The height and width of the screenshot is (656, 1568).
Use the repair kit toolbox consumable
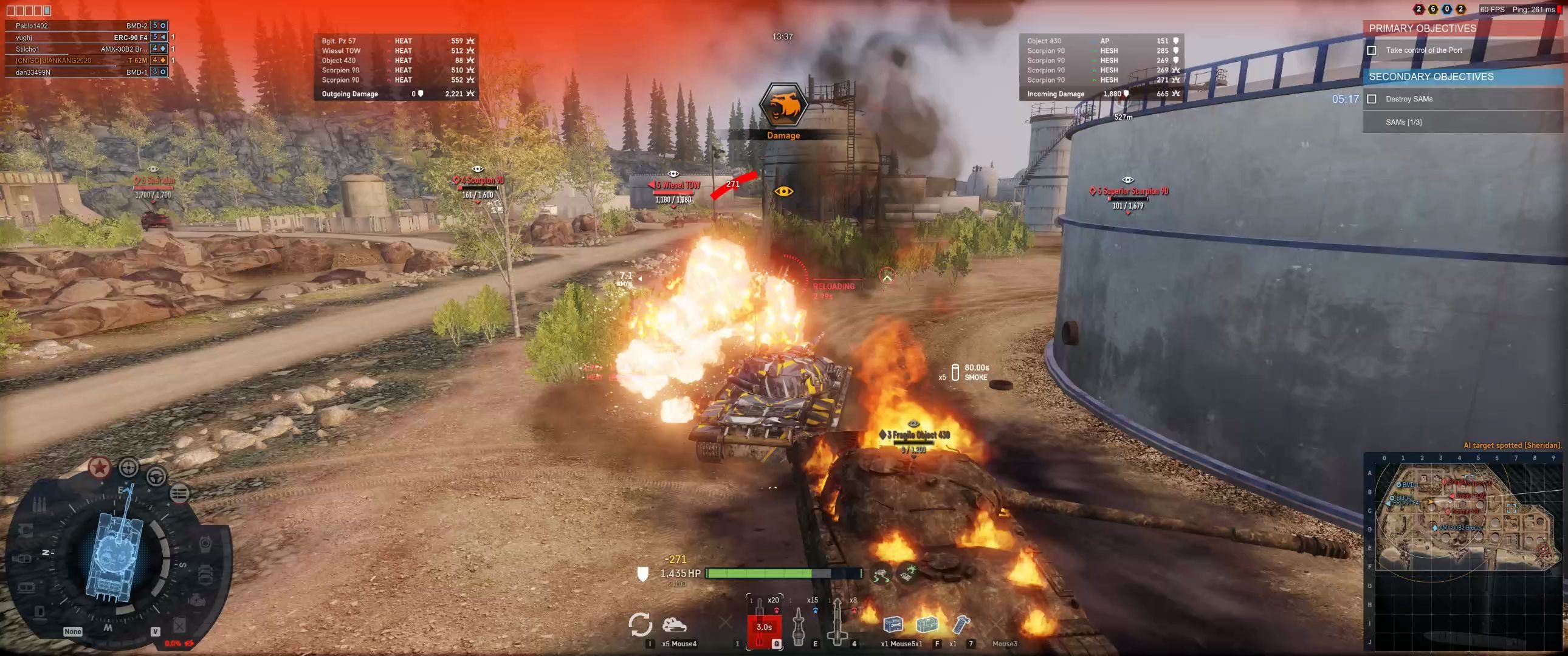tap(893, 624)
